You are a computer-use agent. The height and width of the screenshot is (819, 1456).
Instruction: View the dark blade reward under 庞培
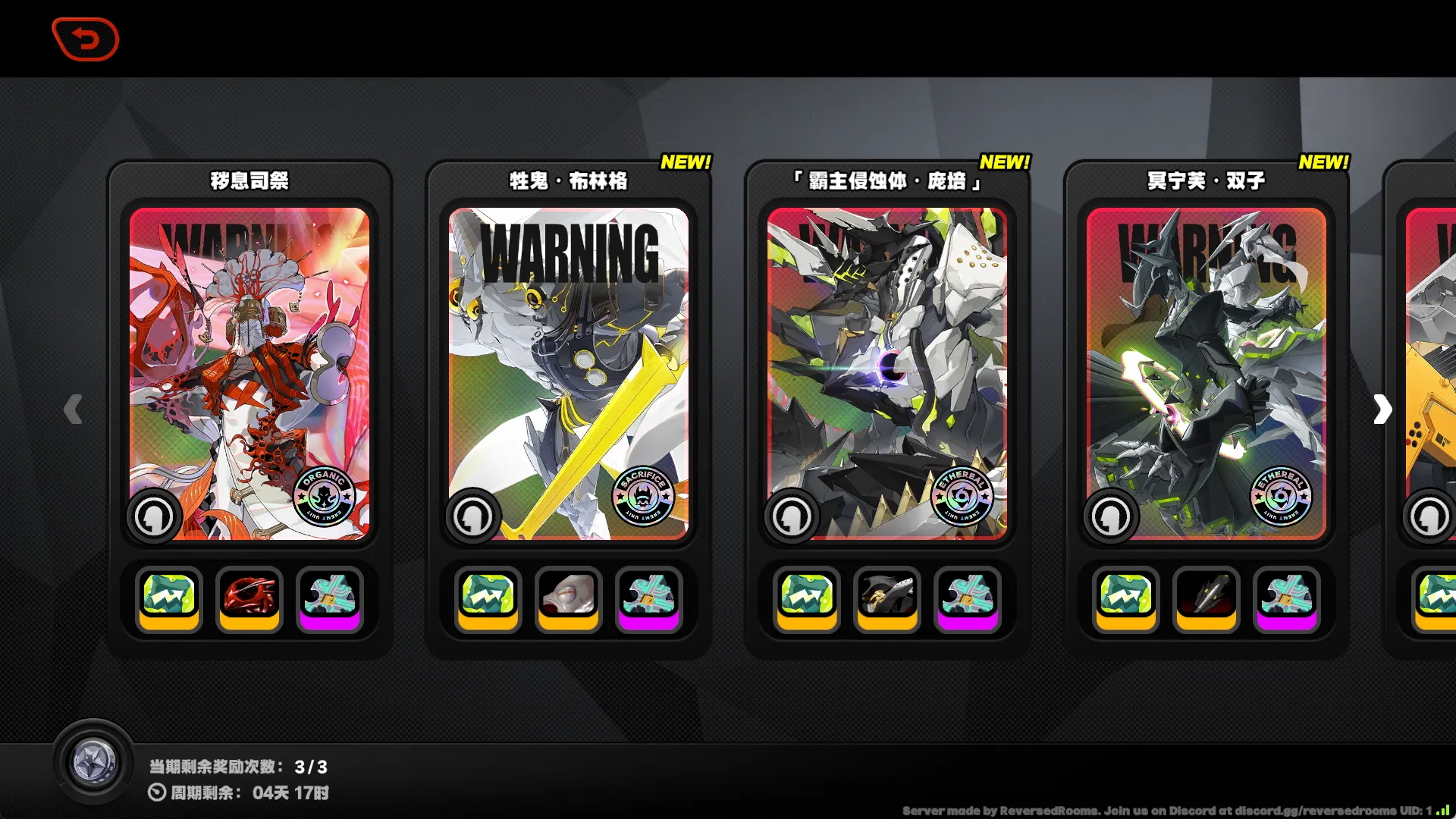(887, 598)
